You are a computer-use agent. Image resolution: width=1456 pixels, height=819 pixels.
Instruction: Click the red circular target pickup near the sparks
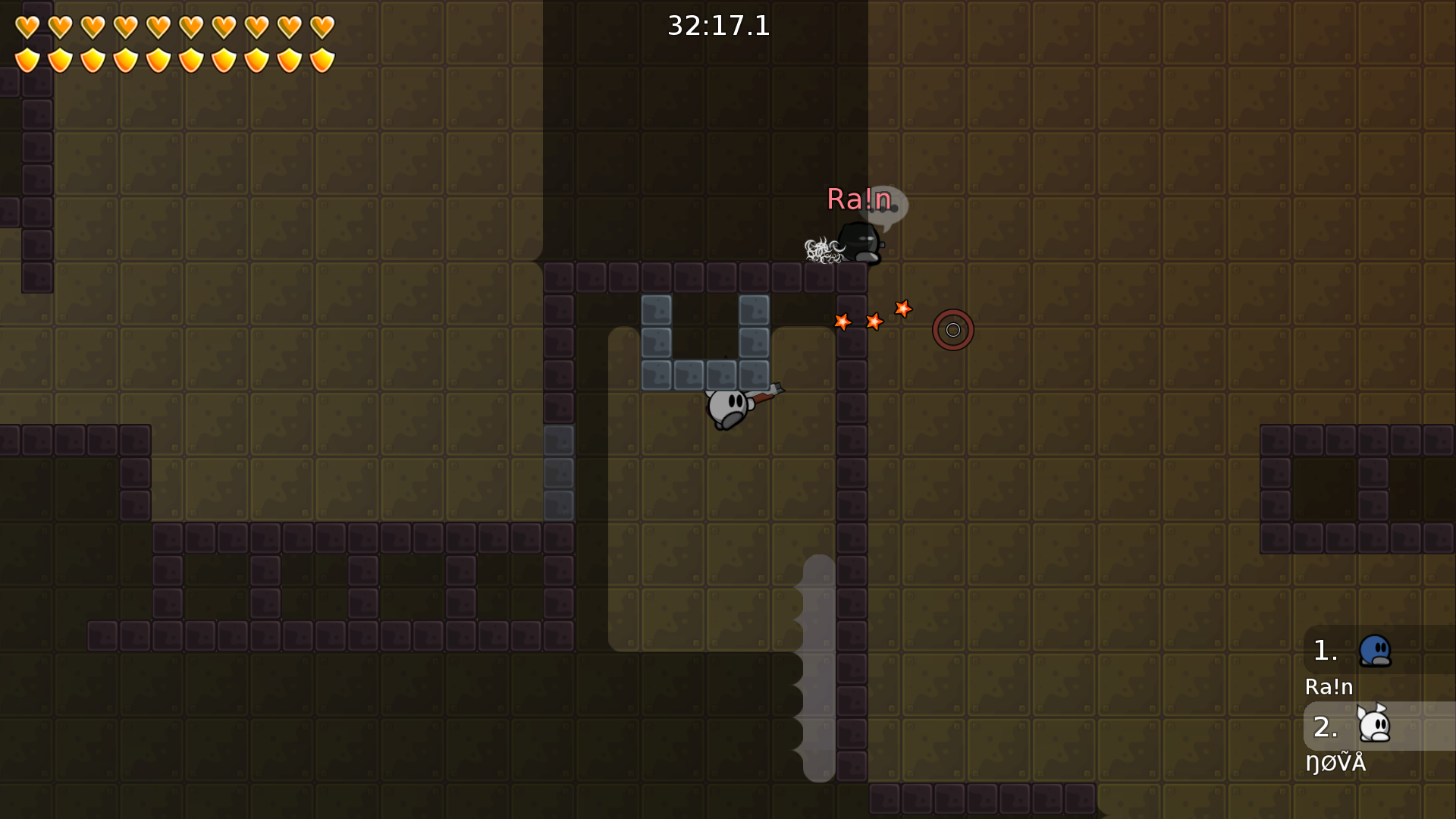coord(952,330)
